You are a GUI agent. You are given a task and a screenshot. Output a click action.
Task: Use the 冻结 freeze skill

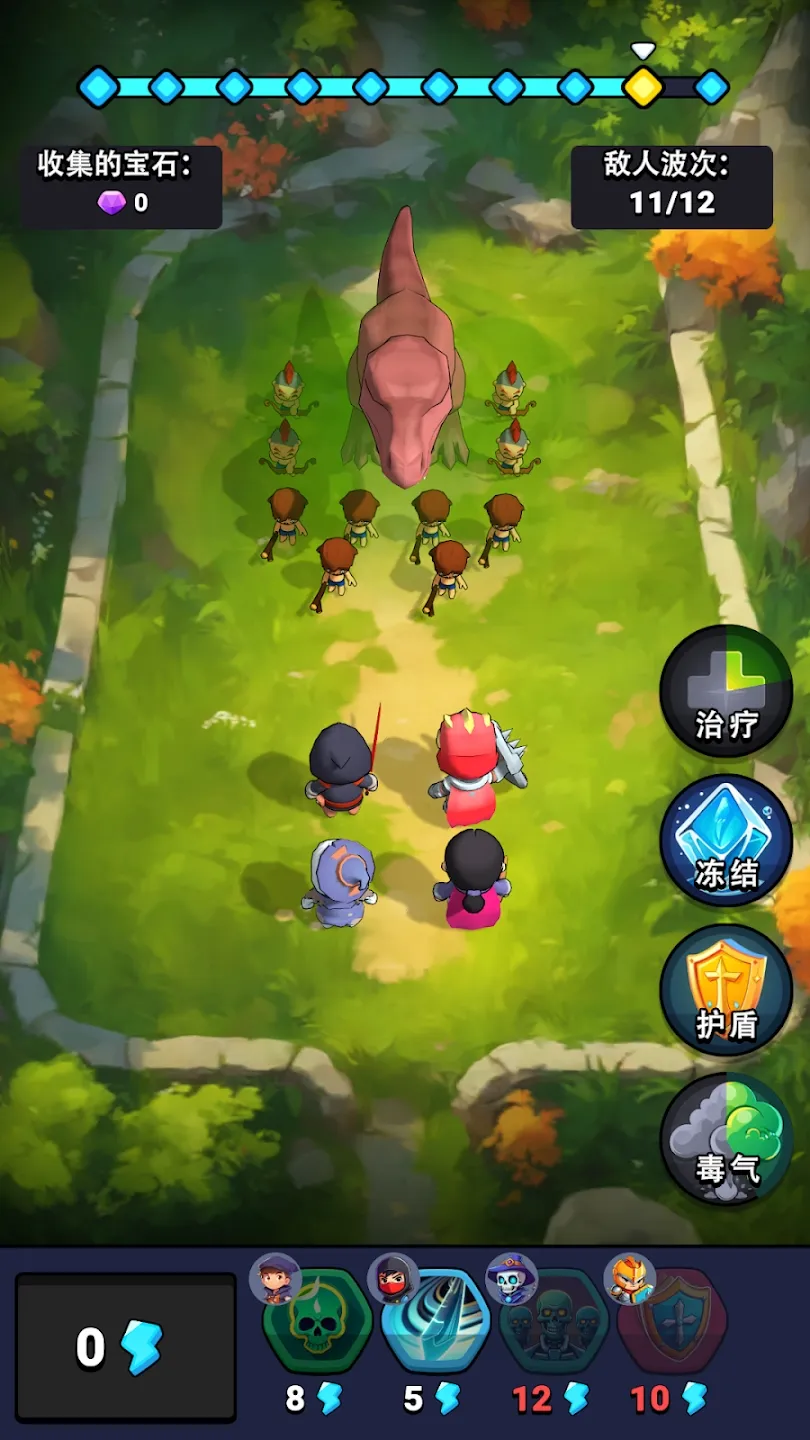point(726,841)
